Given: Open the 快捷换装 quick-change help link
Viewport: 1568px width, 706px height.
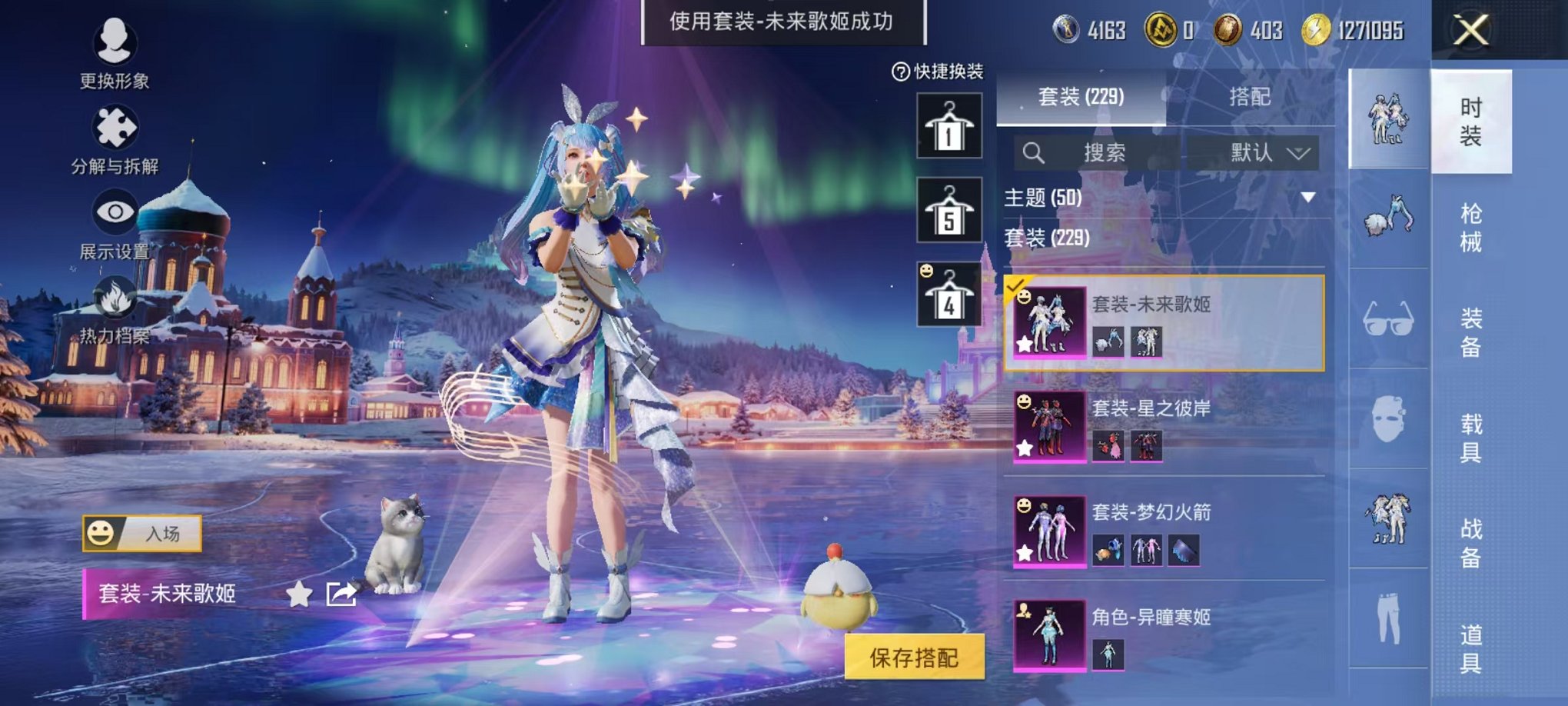Looking at the screenshot, I should pos(898,72).
